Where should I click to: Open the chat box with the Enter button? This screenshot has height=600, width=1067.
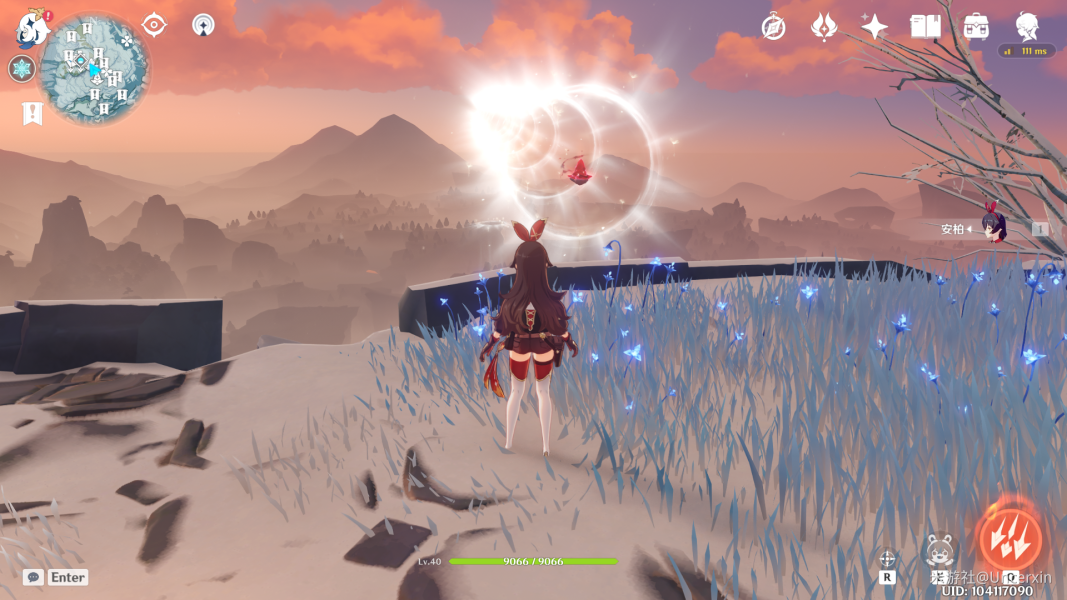point(56,577)
